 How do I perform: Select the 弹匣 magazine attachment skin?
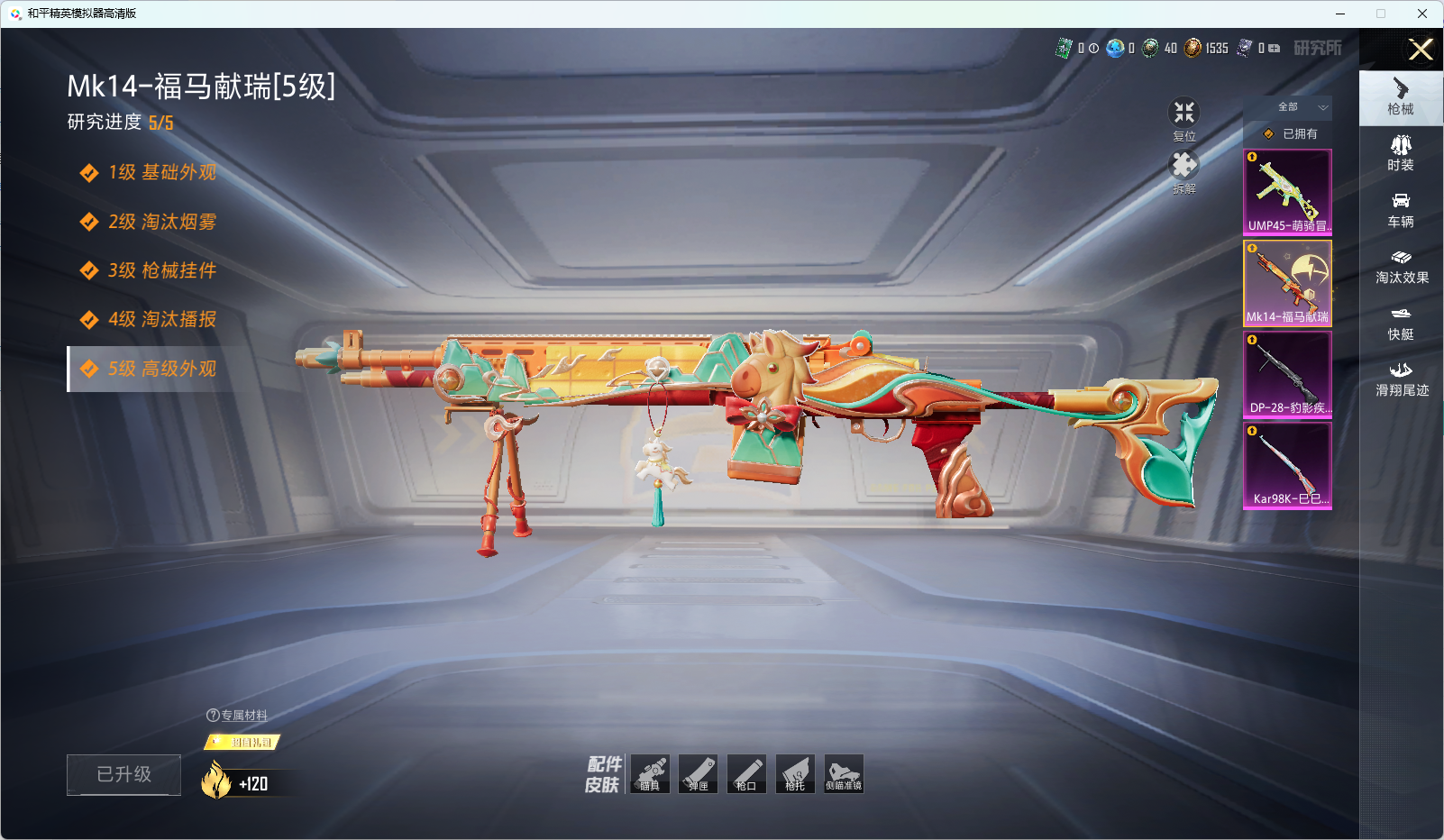(x=699, y=774)
